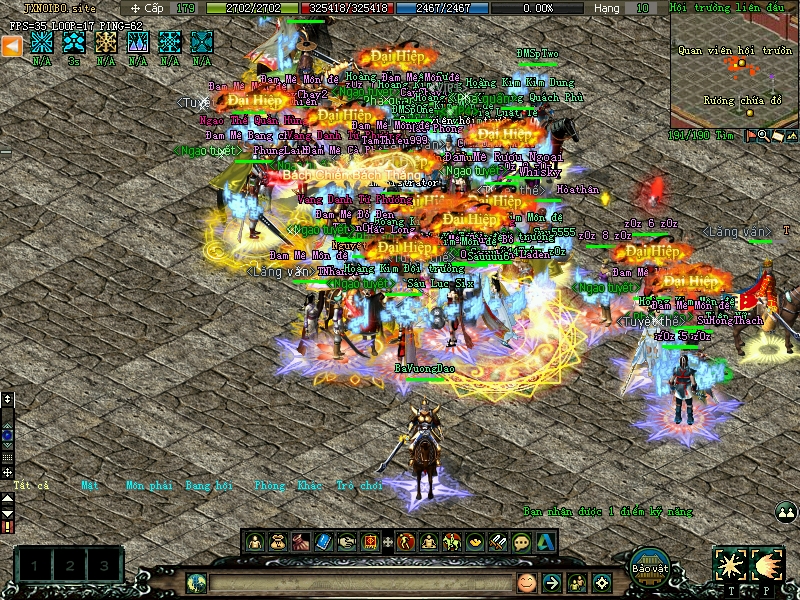Open the magnifying glass search under minimap

(x=764, y=135)
